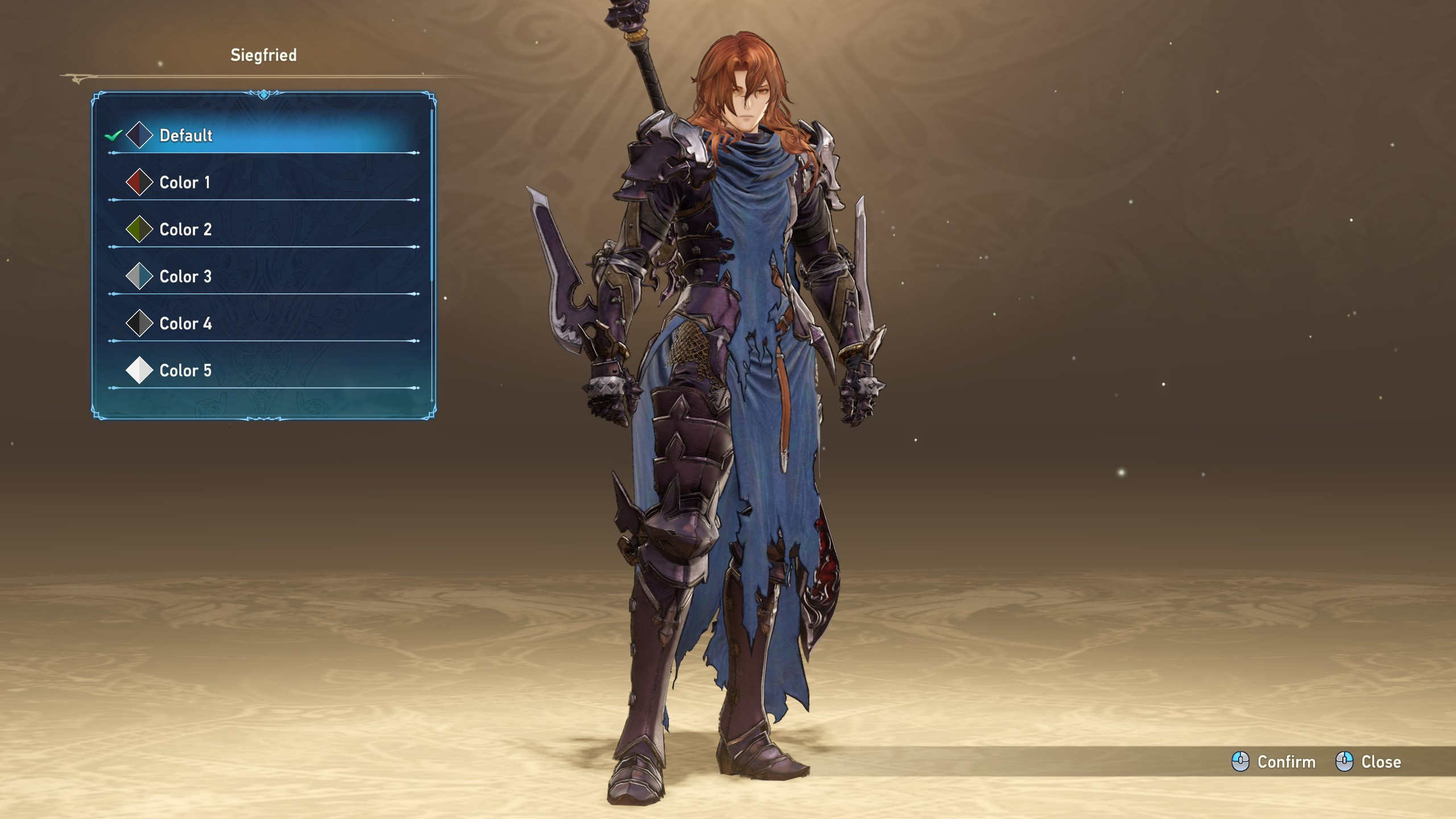Choose the Color 5 white option
Image resolution: width=1456 pixels, height=819 pixels.
[x=185, y=371]
